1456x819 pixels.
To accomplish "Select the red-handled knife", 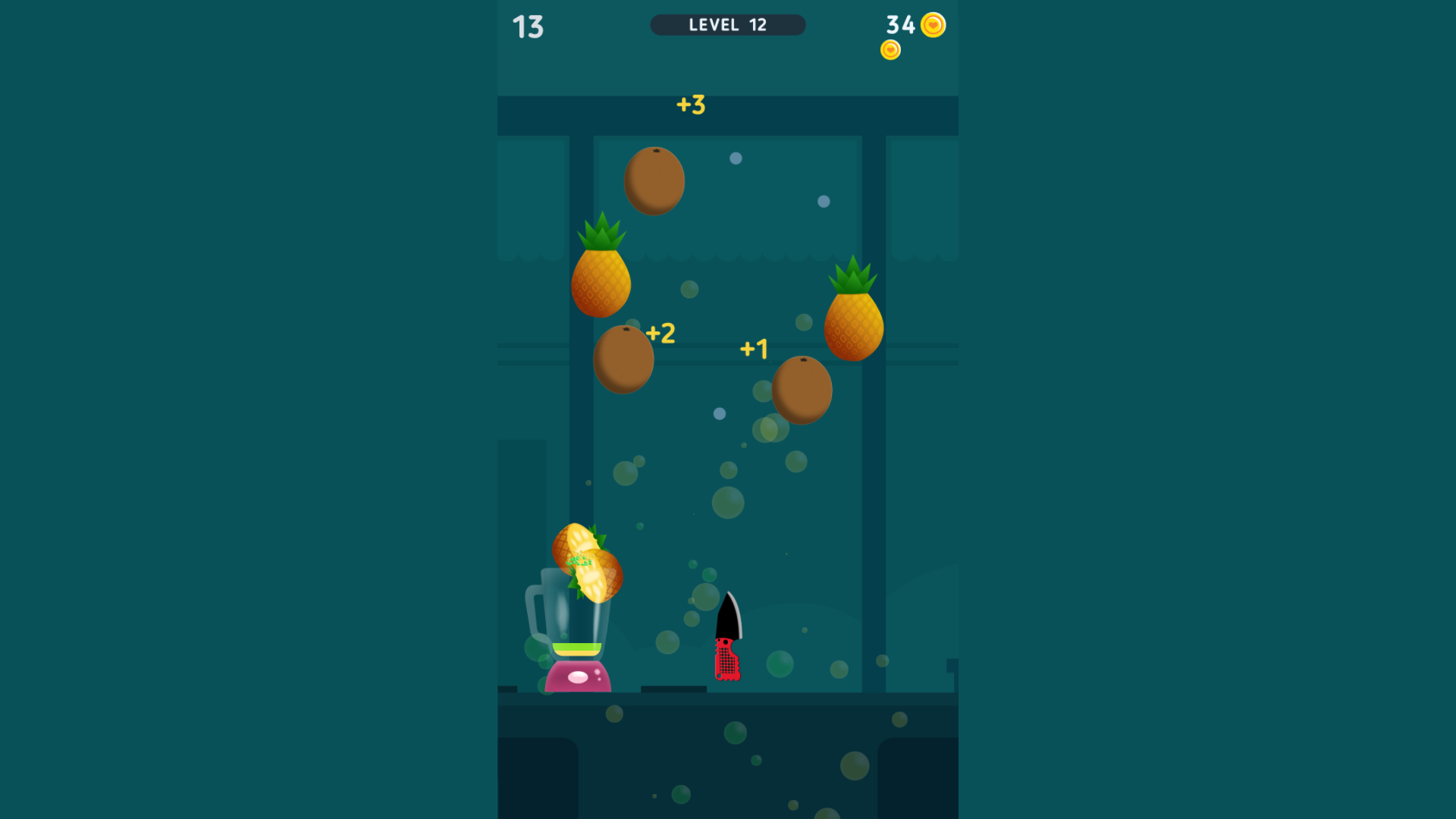I will tap(729, 641).
